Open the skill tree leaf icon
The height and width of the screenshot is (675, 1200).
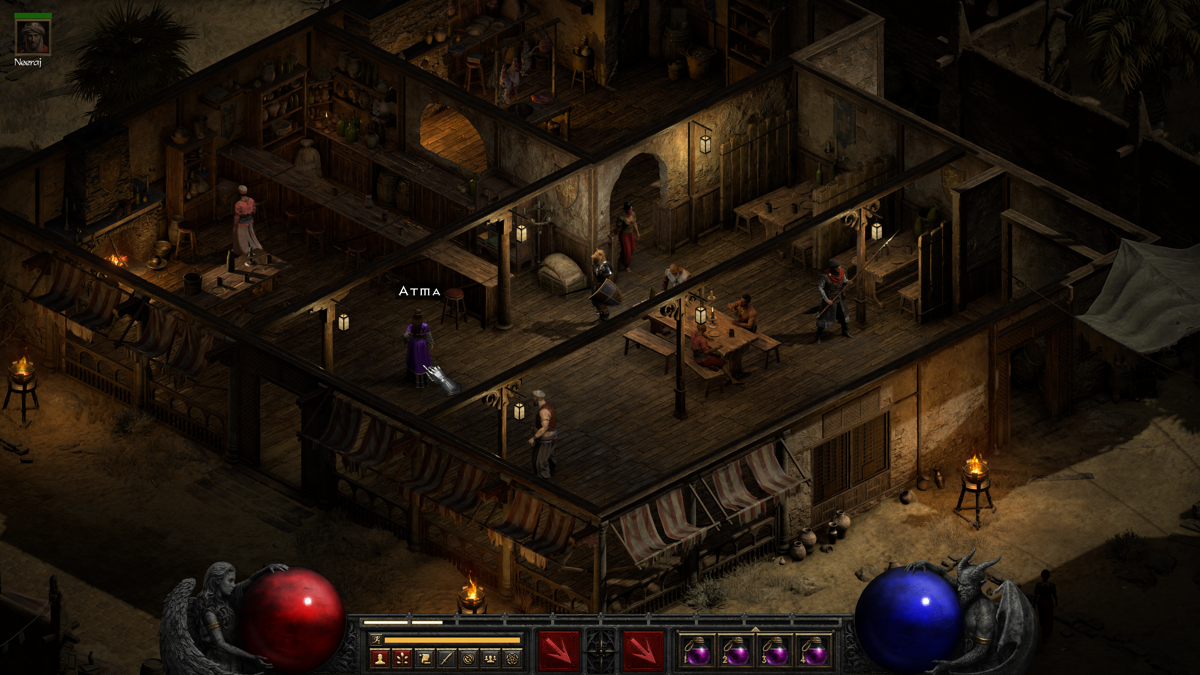(401, 658)
